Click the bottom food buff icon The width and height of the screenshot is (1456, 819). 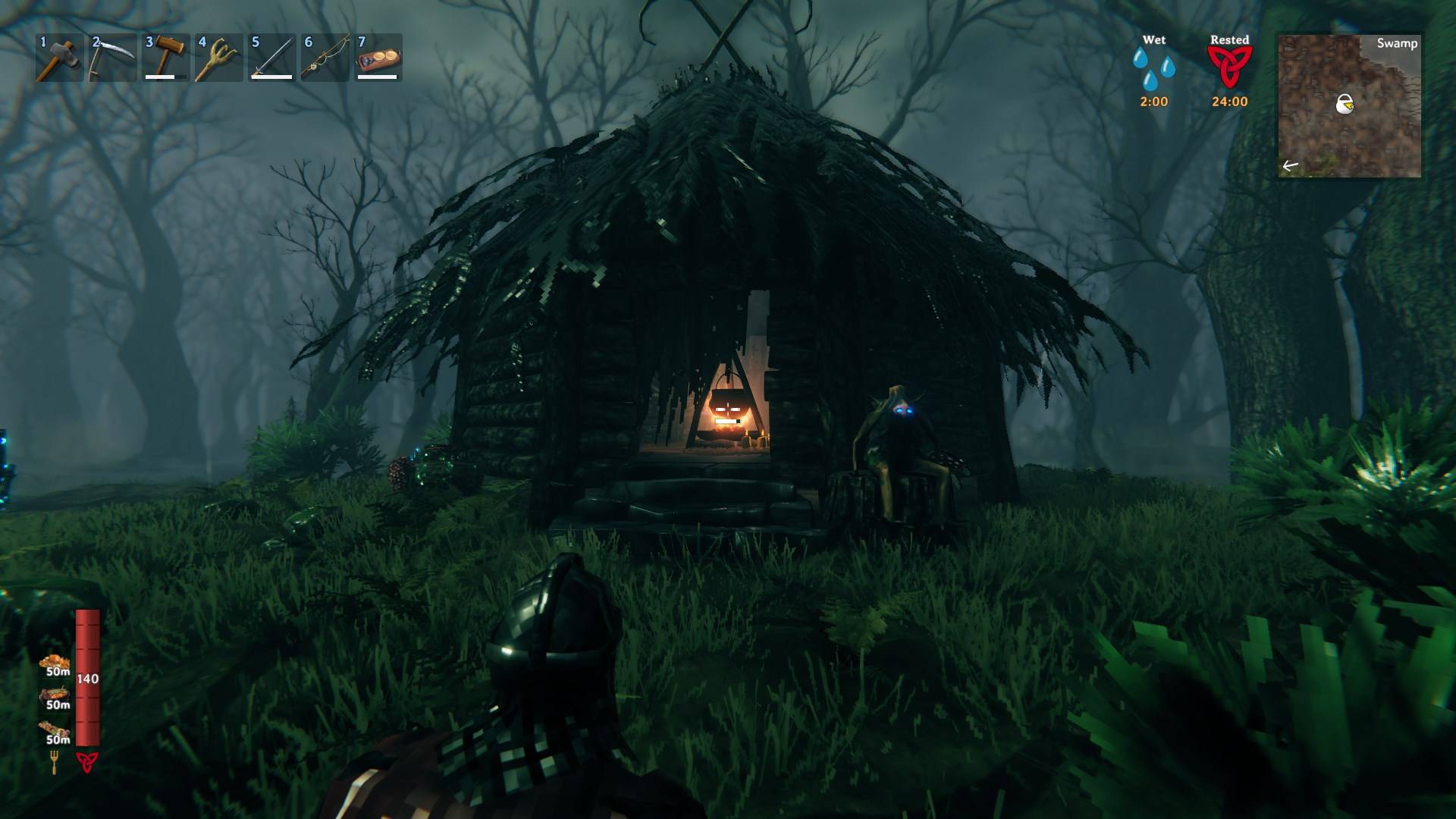click(57, 731)
